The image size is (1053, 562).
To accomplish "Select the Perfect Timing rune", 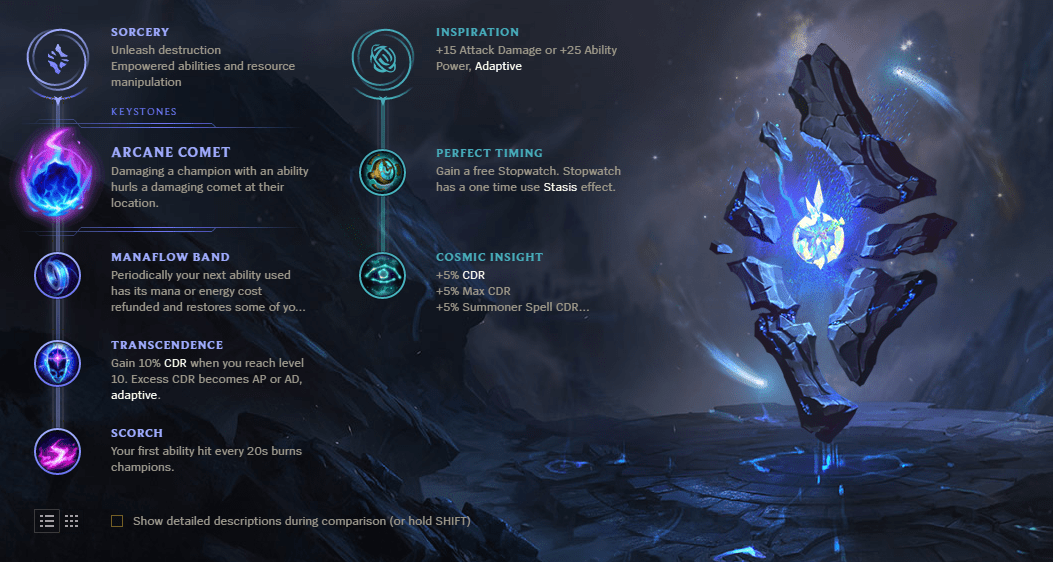I will pyautogui.click(x=382, y=171).
